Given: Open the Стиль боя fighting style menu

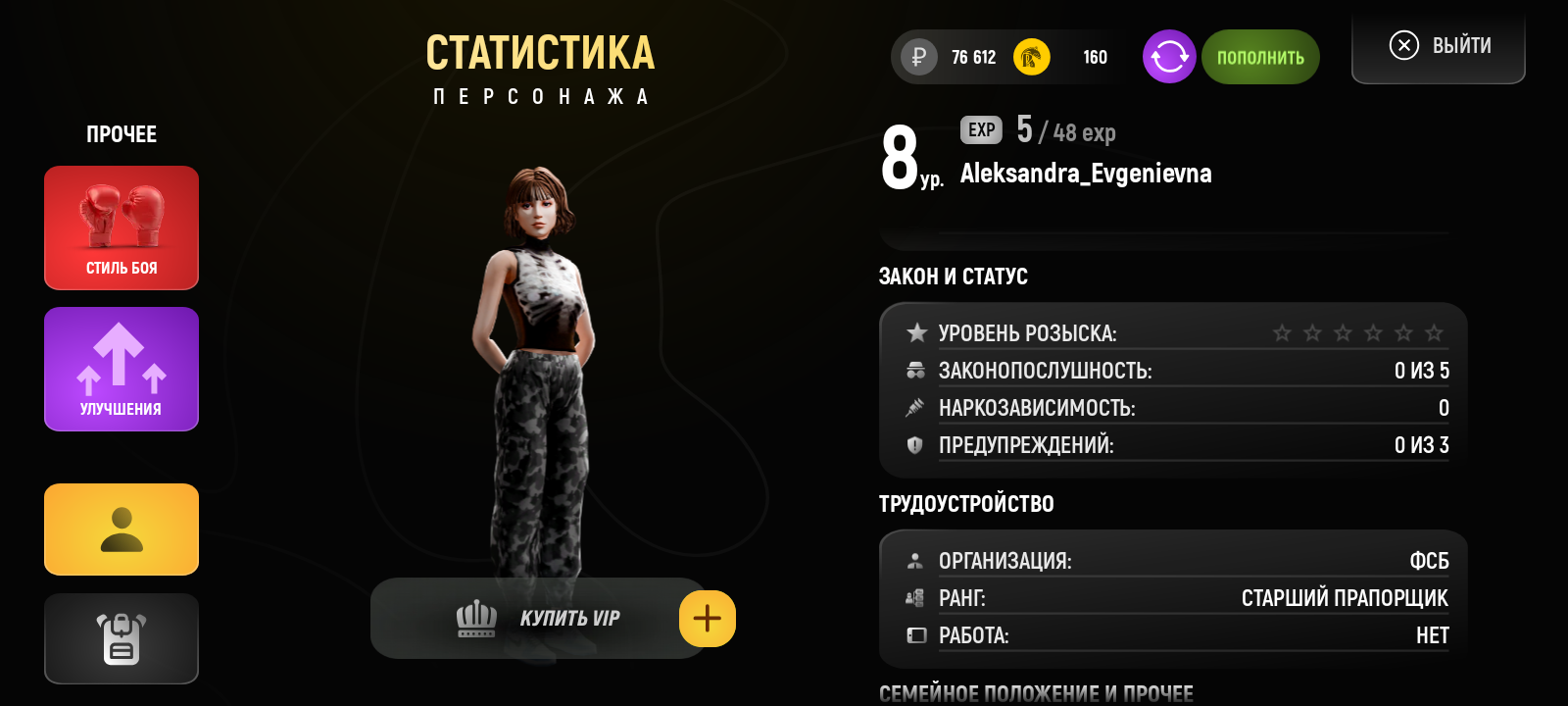Looking at the screenshot, I should click(x=122, y=227).
